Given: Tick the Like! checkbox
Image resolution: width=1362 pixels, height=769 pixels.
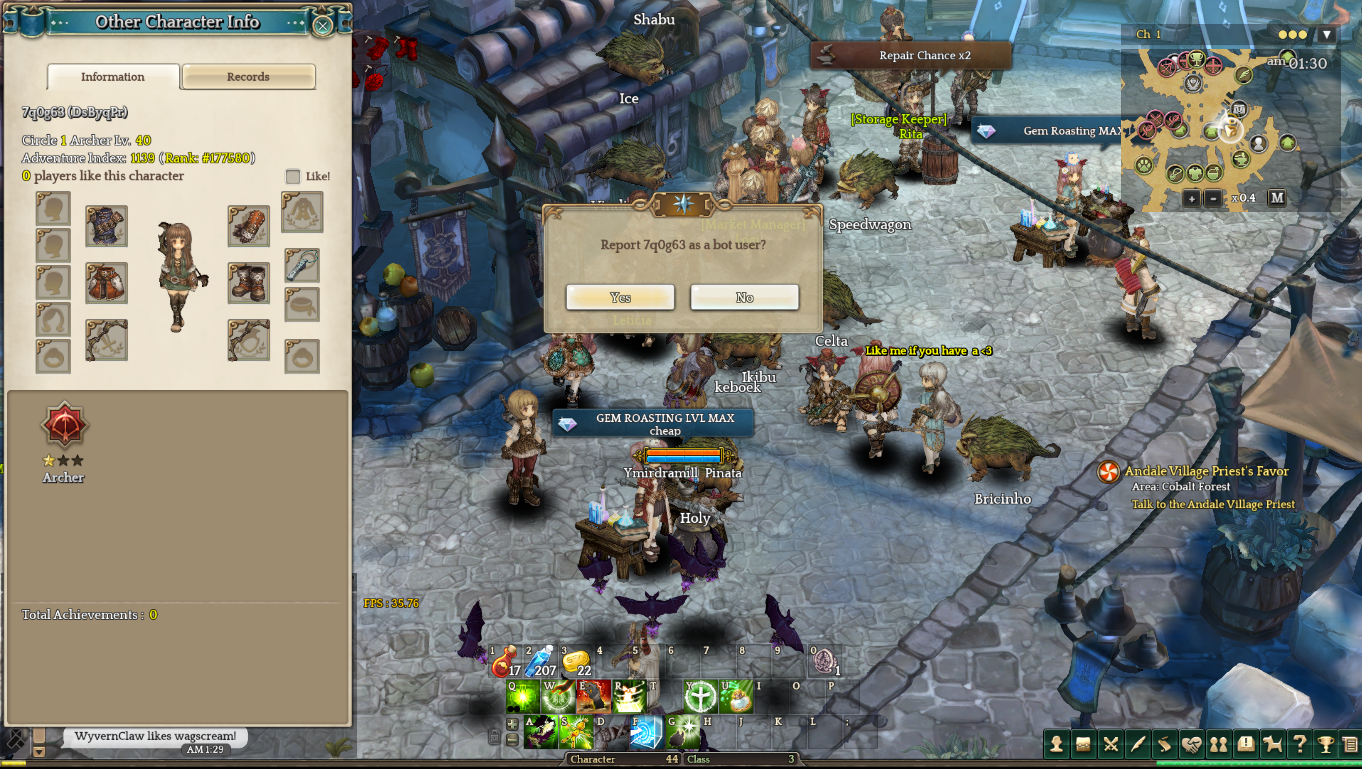Looking at the screenshot, I should 293,177.
